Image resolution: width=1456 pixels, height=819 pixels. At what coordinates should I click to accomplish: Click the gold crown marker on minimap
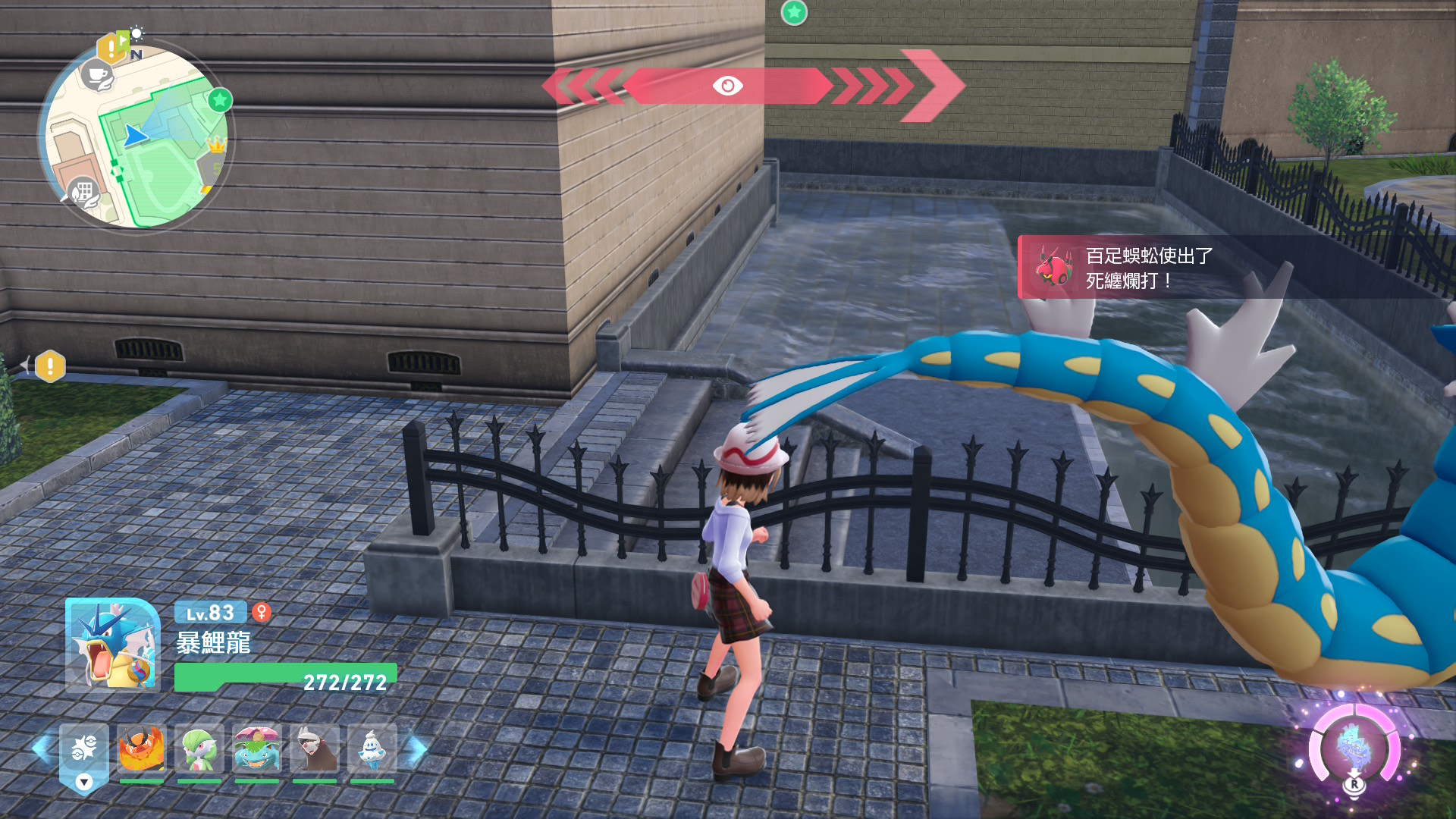[216, 144]
